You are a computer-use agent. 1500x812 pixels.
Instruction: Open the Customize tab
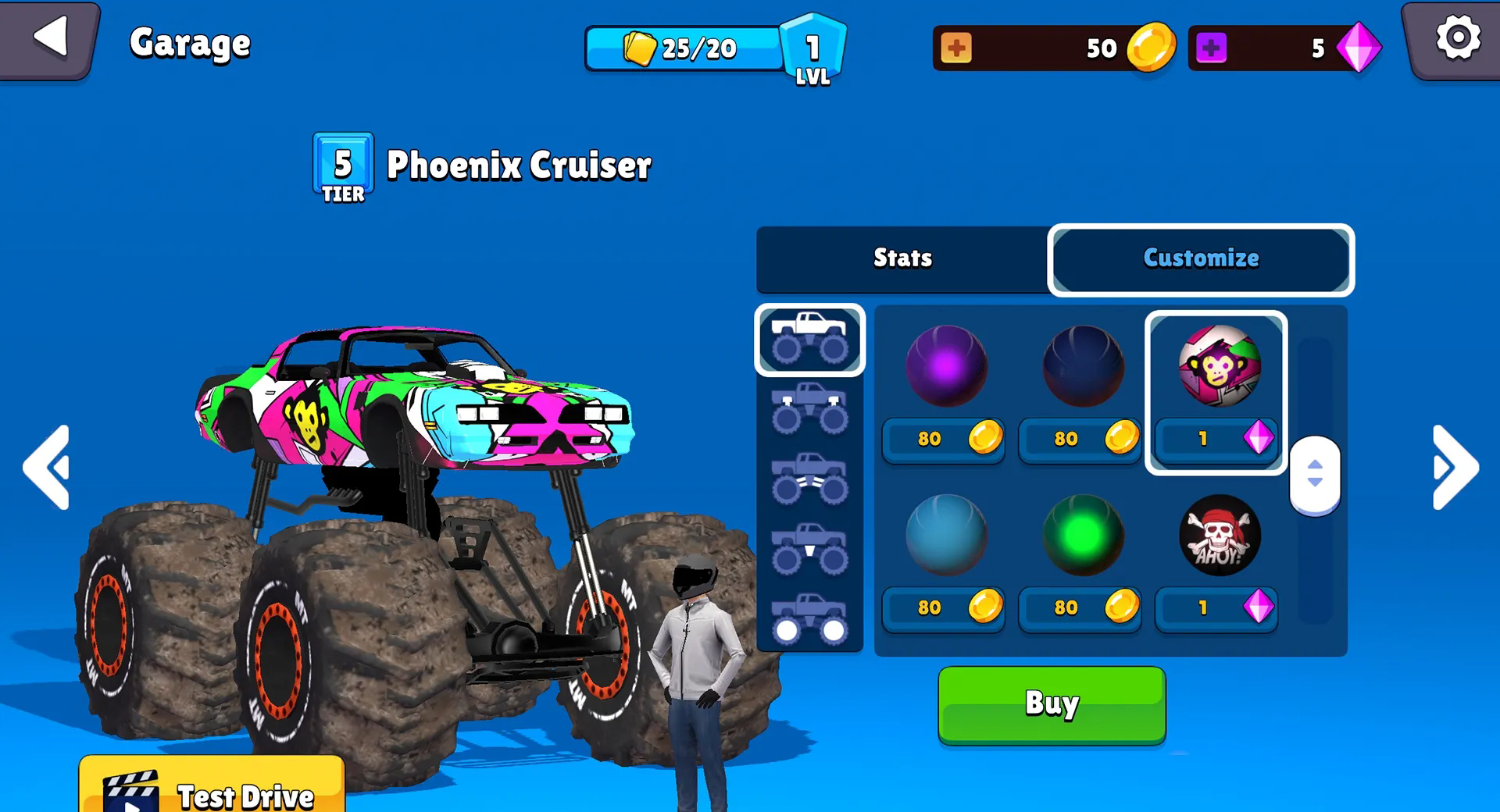[x=1201, y=258]
